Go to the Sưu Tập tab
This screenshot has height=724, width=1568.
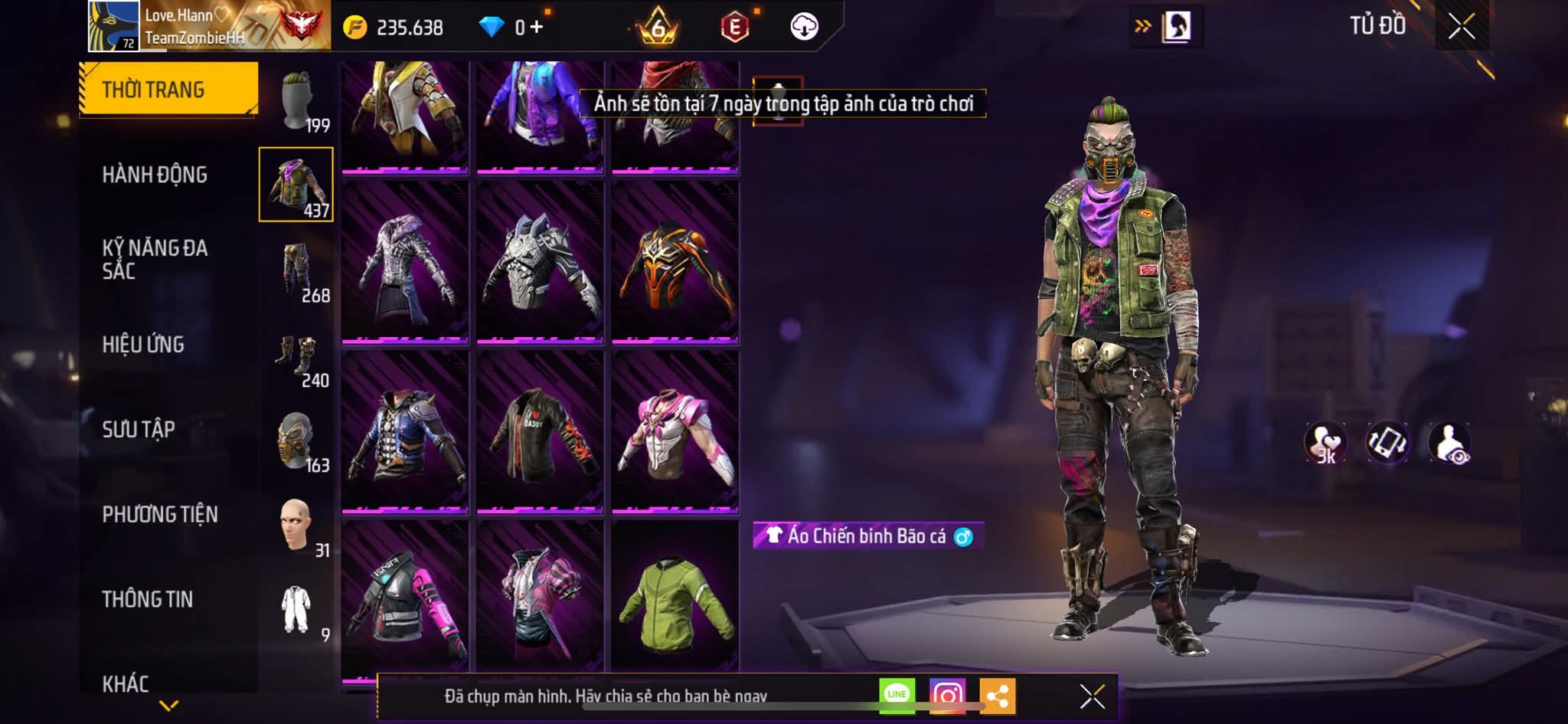(139, 429)
